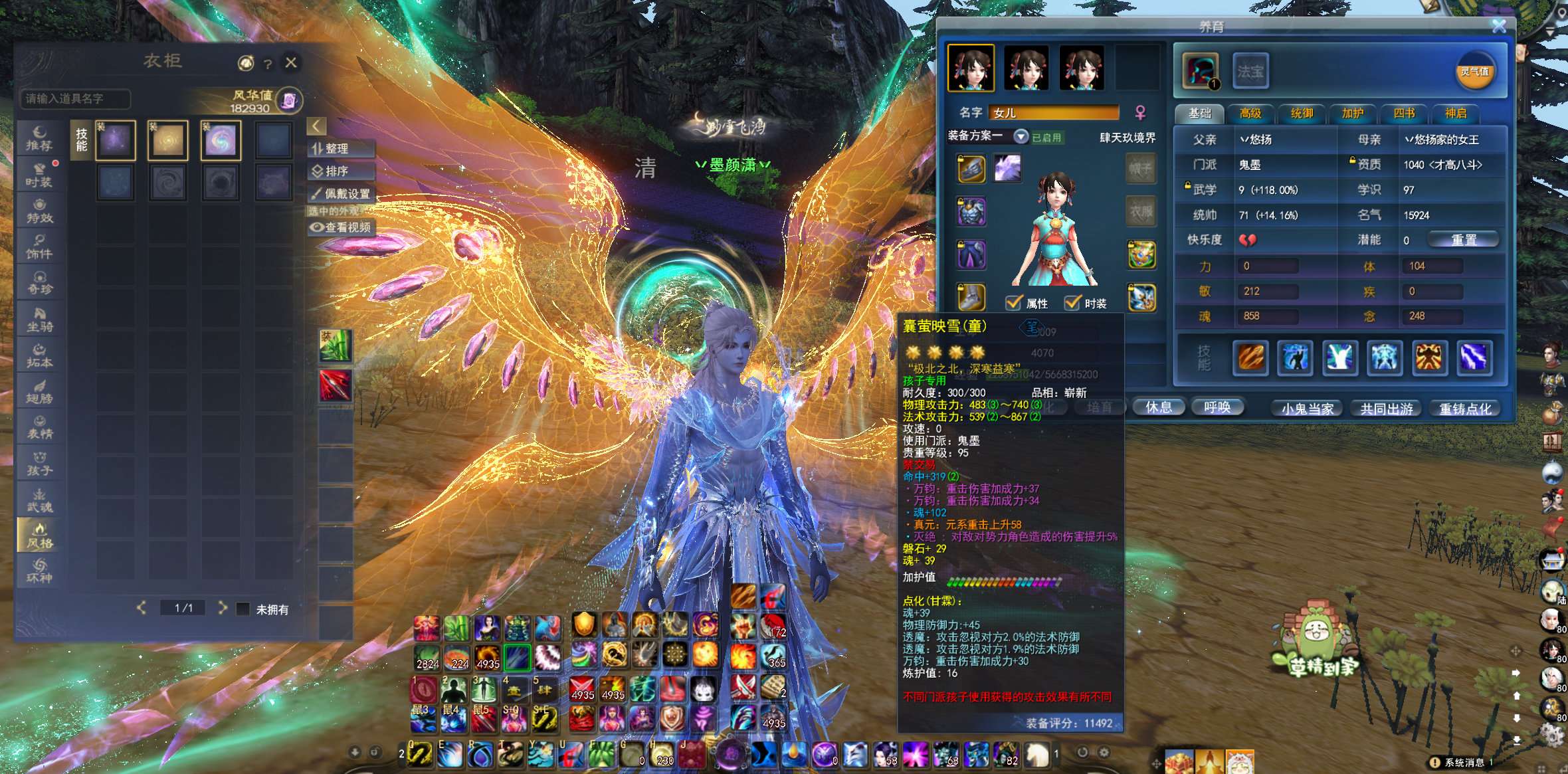Open the 时装 fashion category
This screenshot has width=1568, height=774.
pyautogui.click(x=39, y=174)
